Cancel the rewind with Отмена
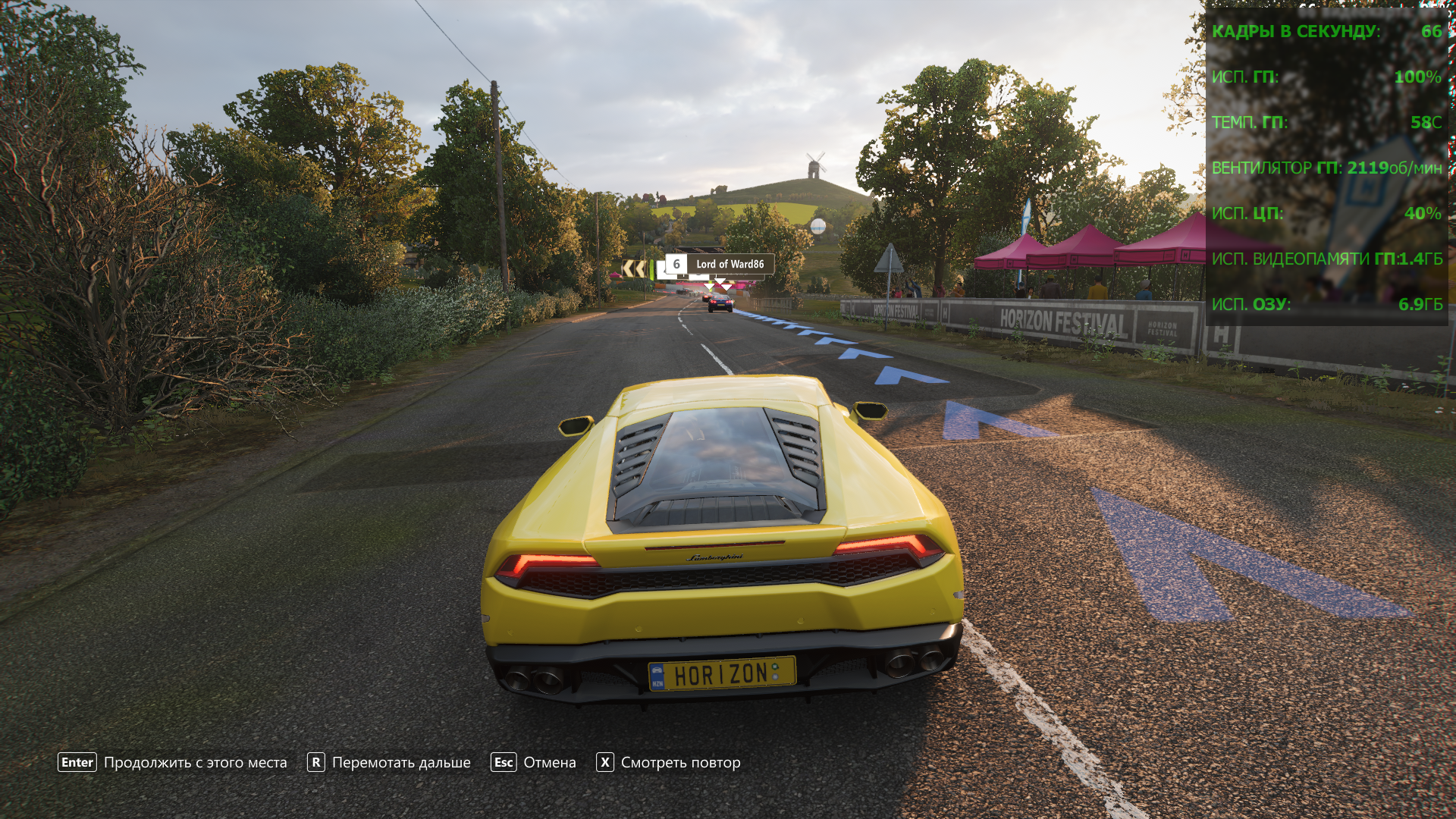1456x819 pixels. (x=534, y=763)
